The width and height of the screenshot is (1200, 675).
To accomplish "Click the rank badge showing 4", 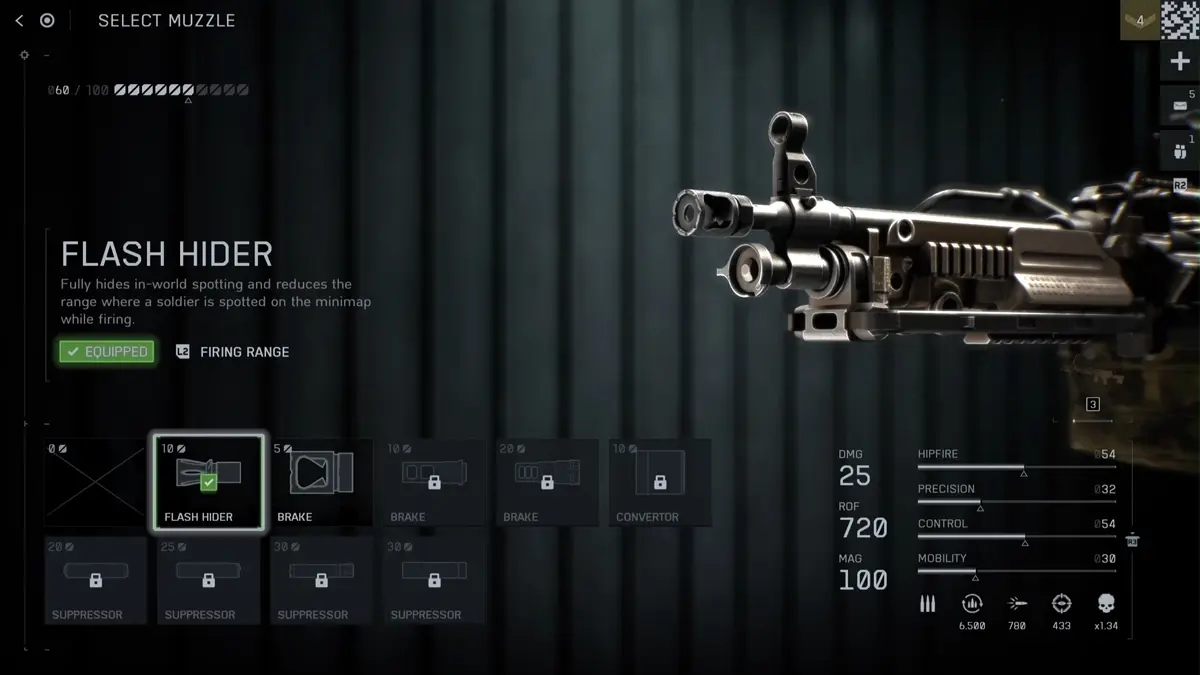I will [x=1139, y=21].
